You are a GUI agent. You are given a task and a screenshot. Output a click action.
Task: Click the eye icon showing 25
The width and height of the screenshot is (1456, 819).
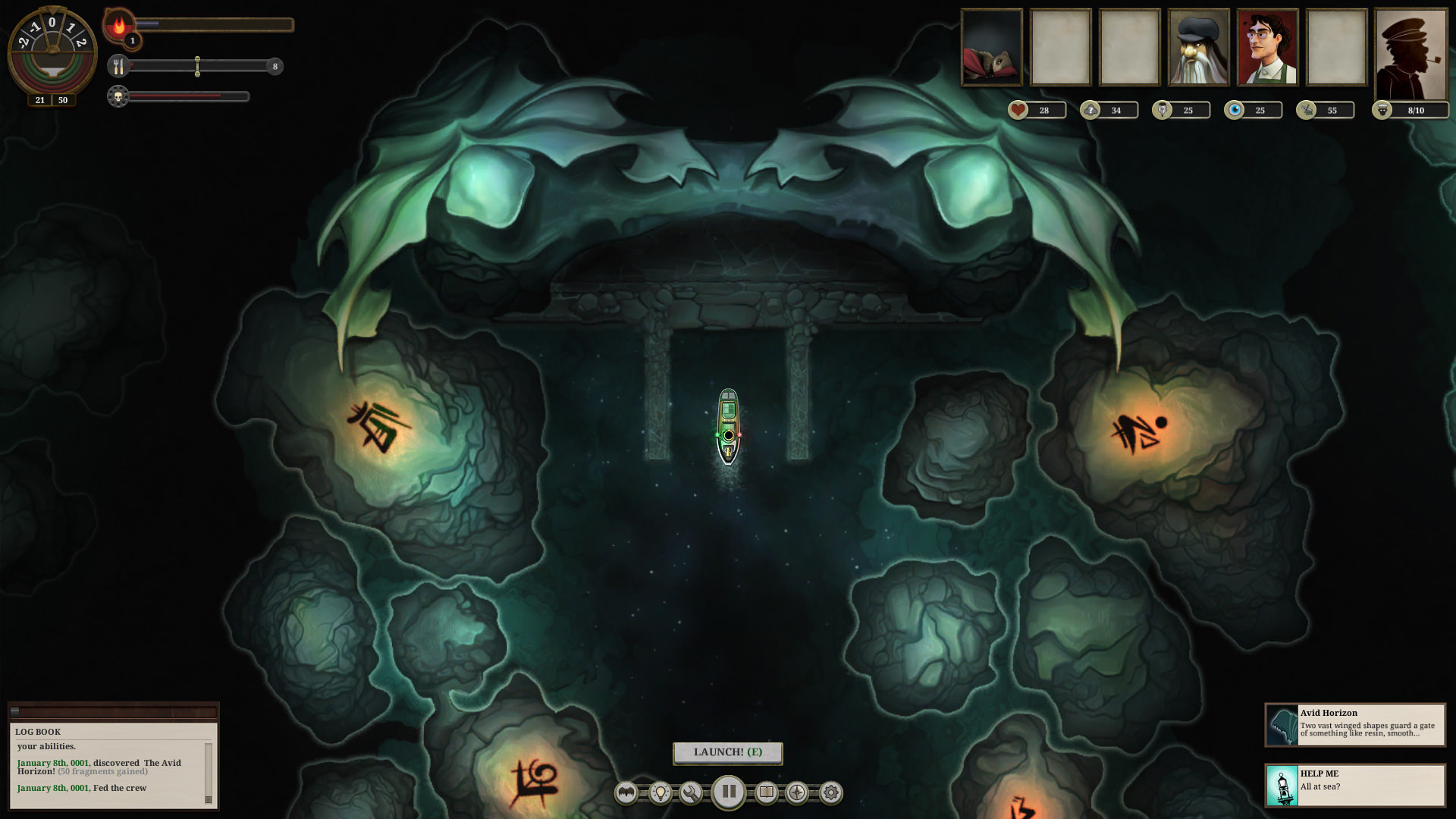[x=1234, y=110]
